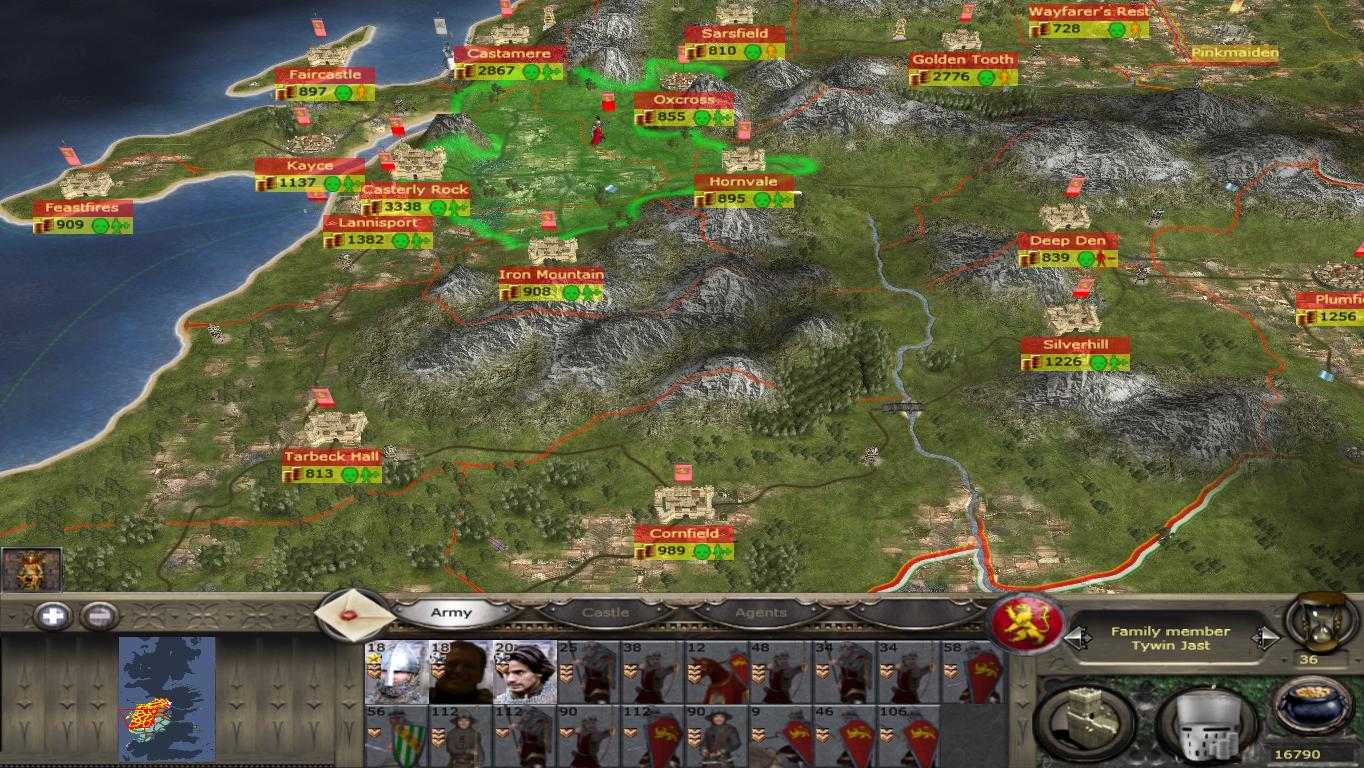Open finances via the gold pot icon
Viewport: 1364px width, 768px height.
click(1314, 708)
